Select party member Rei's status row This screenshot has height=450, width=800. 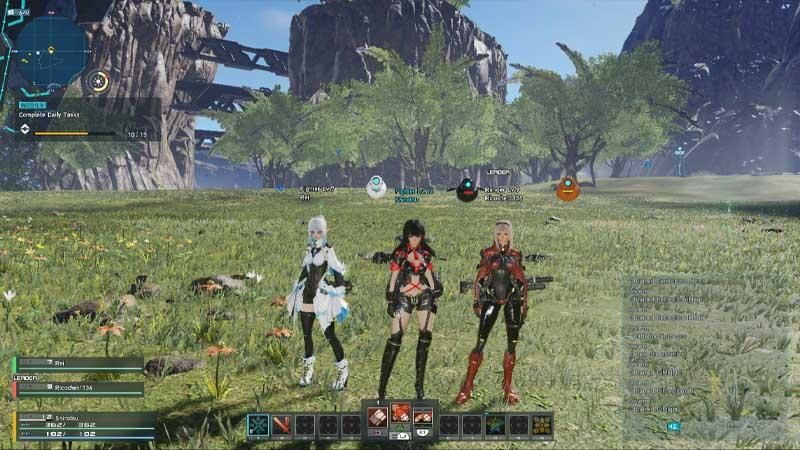(80, 364)
